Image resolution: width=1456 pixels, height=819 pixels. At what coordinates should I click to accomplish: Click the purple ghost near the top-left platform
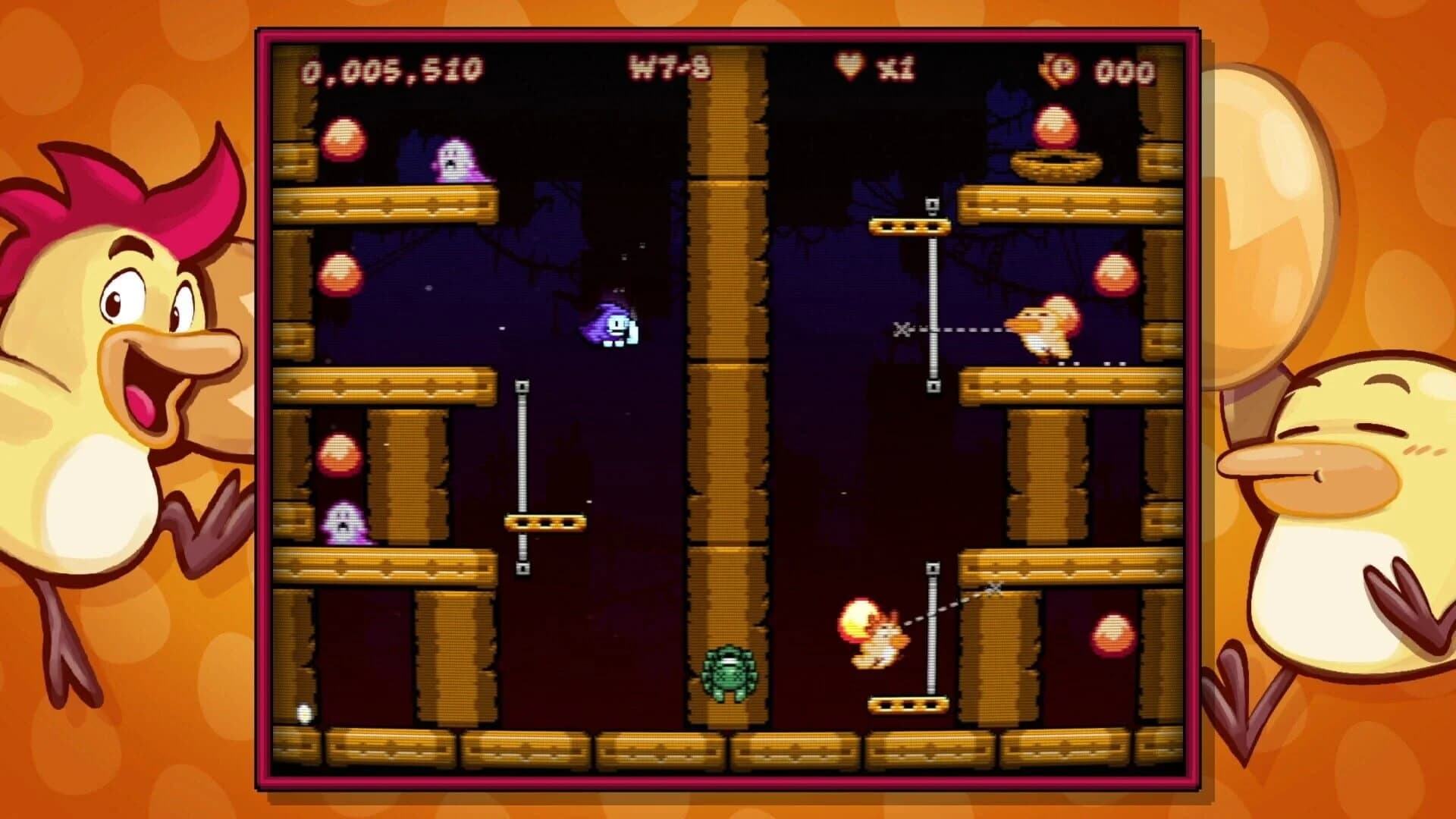pyautogui.click(x=453, y=159)
